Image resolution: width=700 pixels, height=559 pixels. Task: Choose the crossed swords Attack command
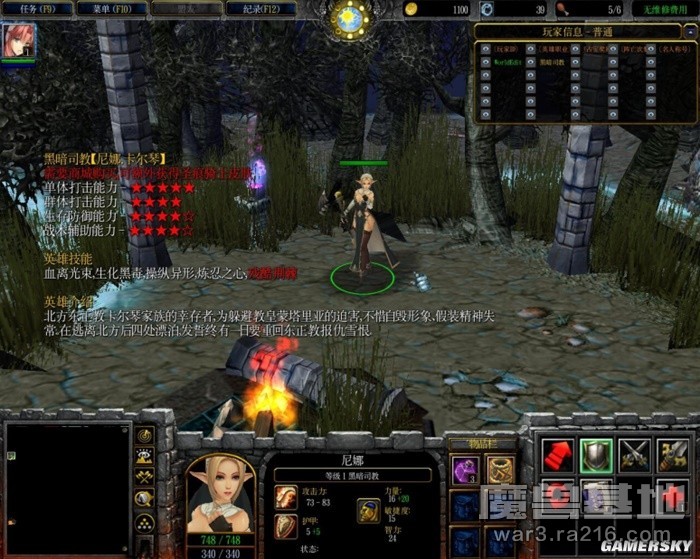[x=635, y=454]
